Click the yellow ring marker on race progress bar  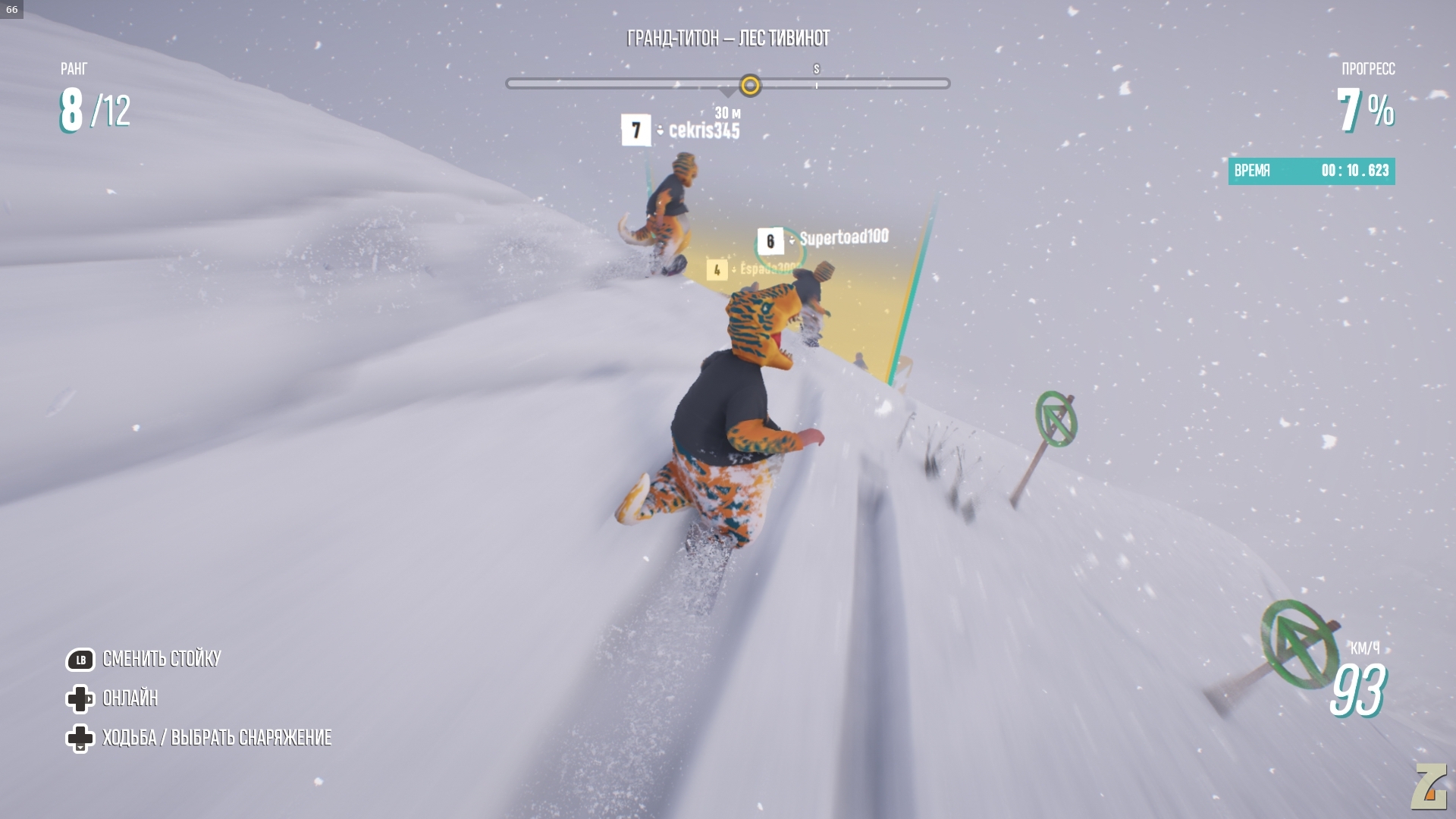tap(750, 85)
